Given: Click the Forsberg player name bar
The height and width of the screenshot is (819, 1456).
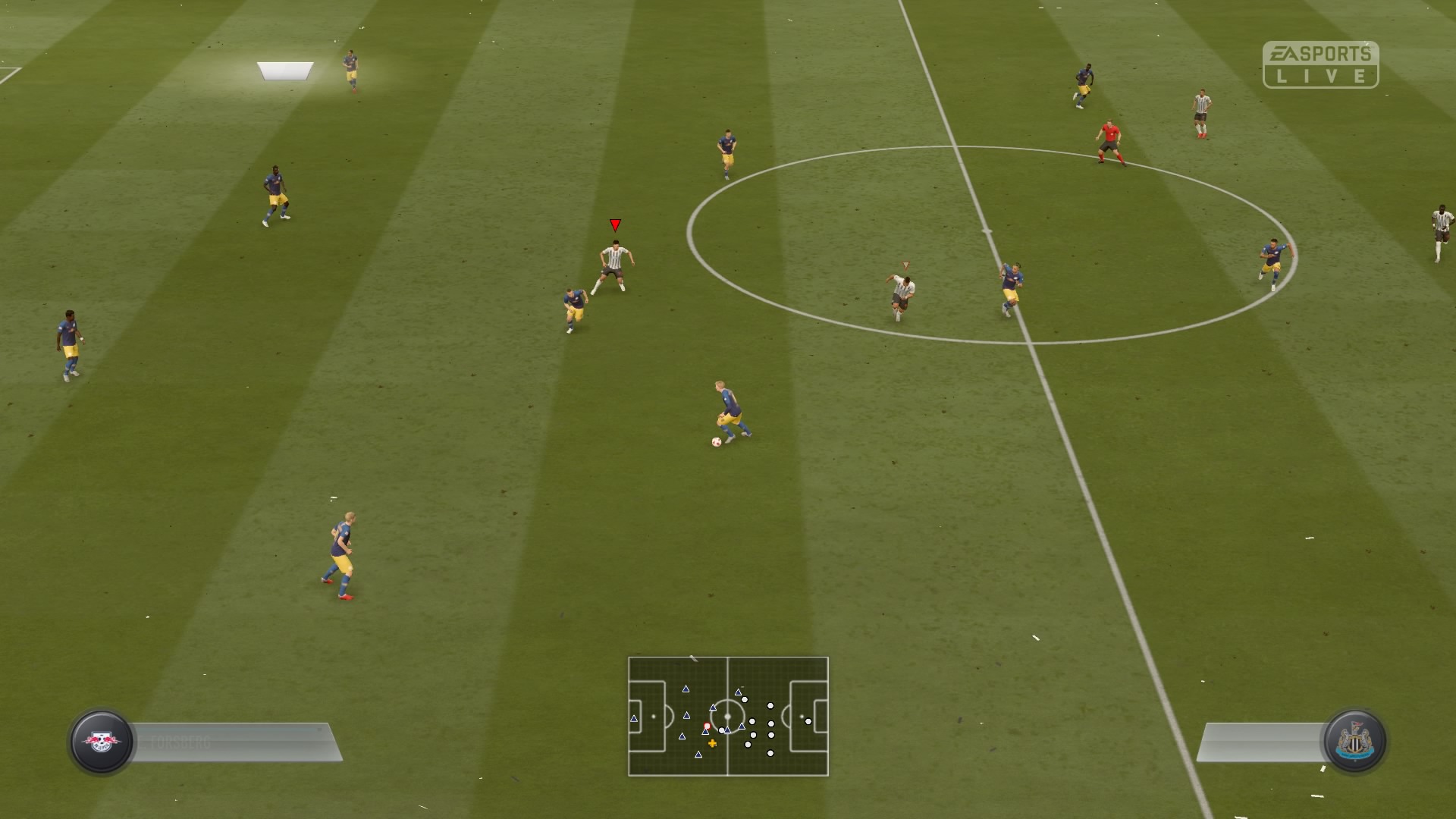Looking at the screenshot, I should tap(235, 742).
